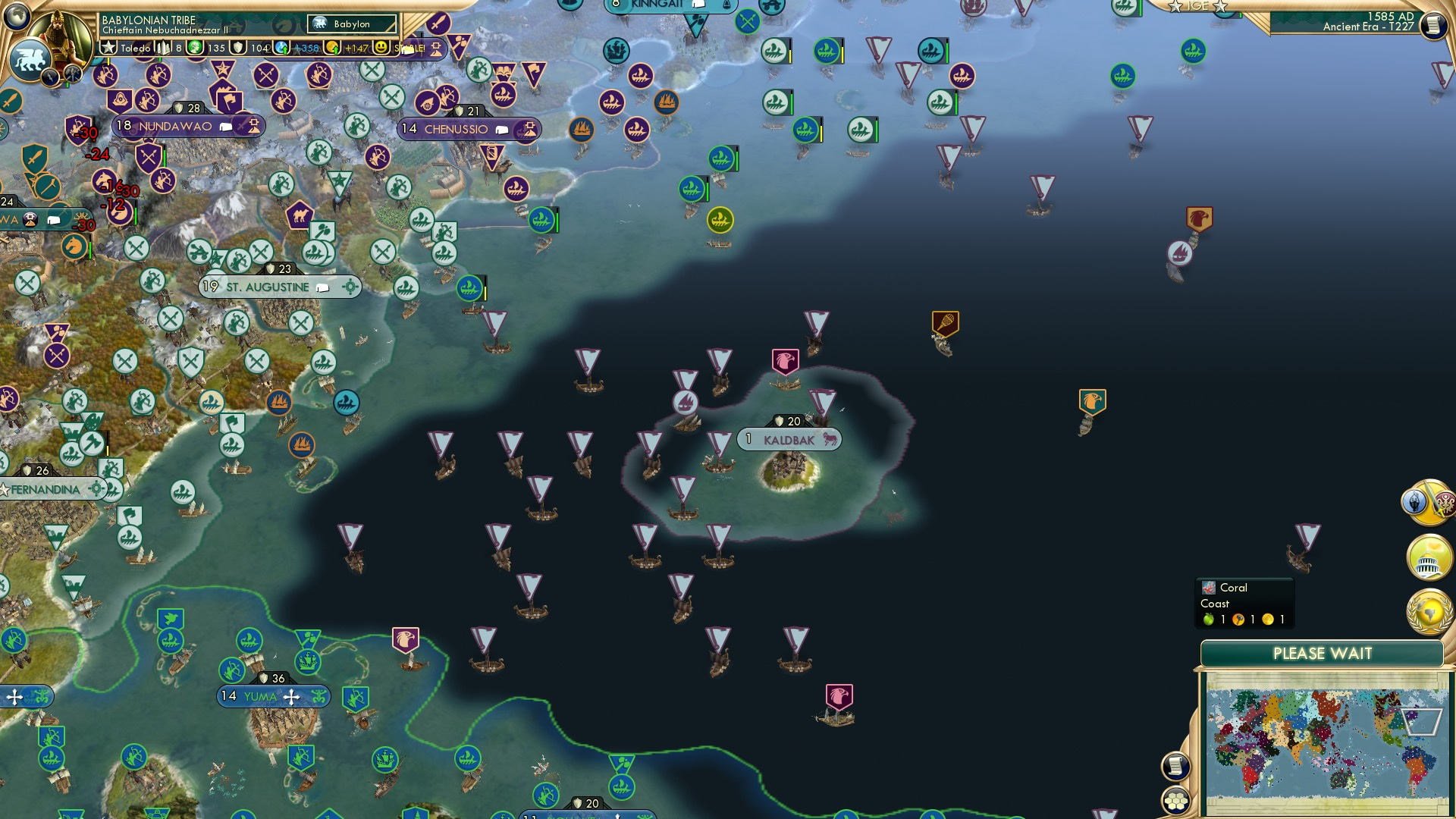Image resolution: width=1456 pixels, height=819 pixels.
Task: Click the gold coin icon showing +147
Action: tap(334, 46)
